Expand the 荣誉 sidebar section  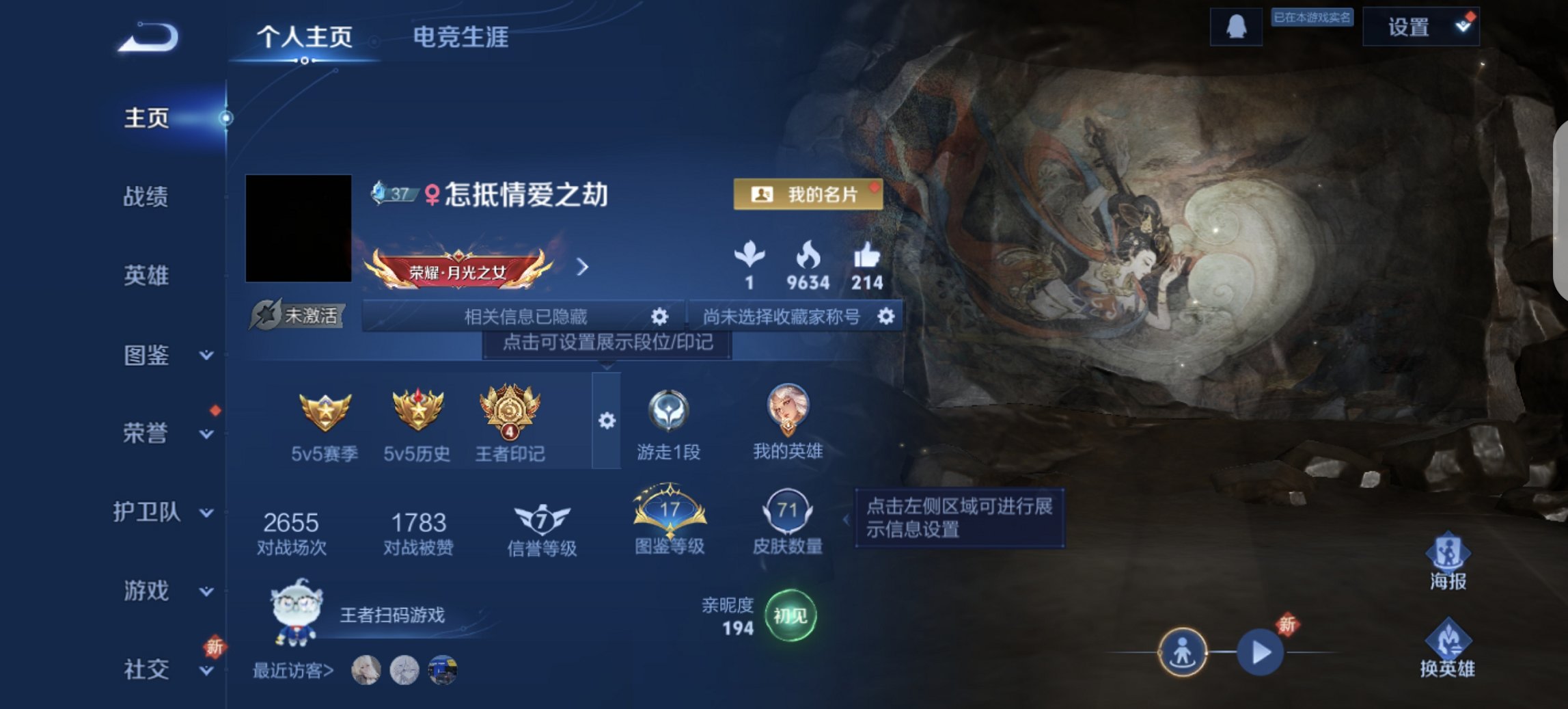(150, 433)
